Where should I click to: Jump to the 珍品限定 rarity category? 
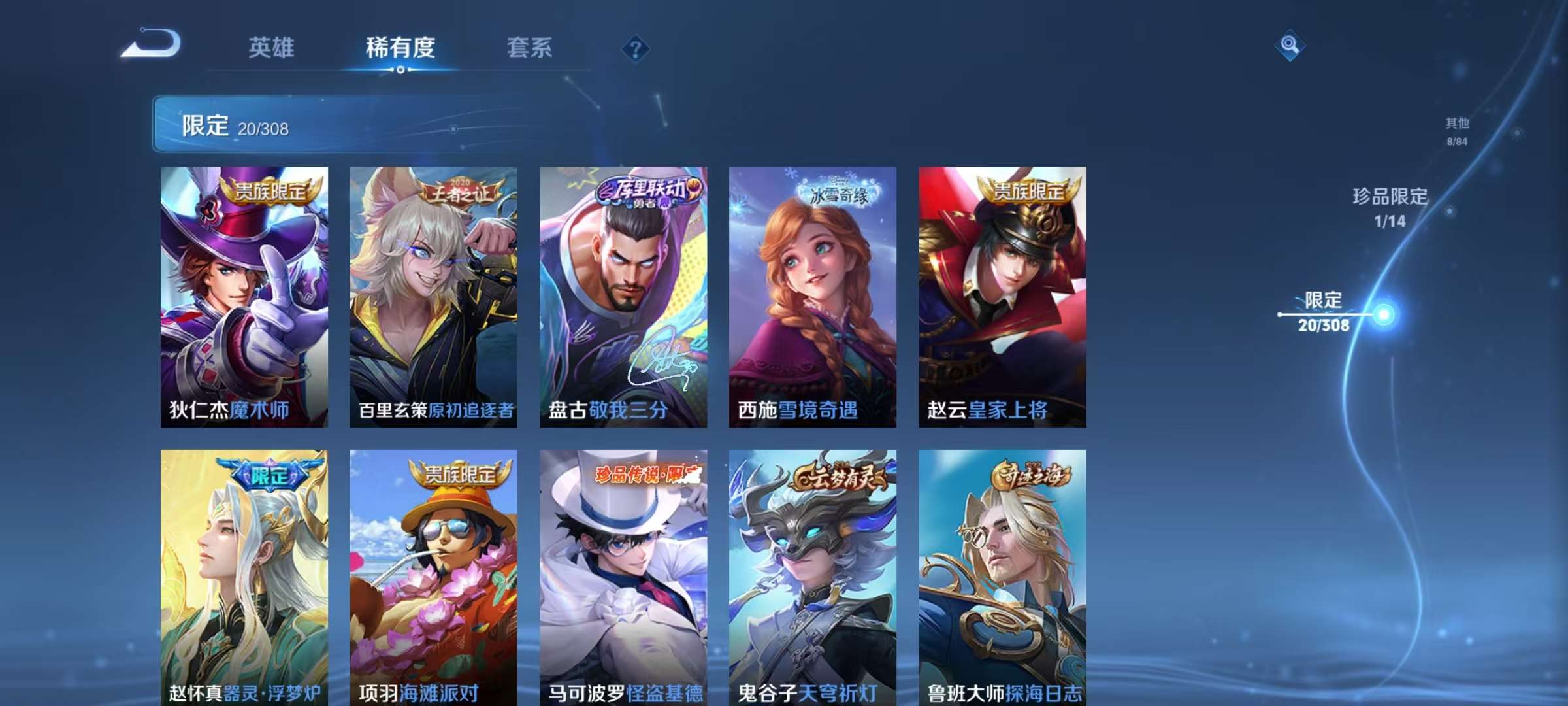pos(1390,208)
